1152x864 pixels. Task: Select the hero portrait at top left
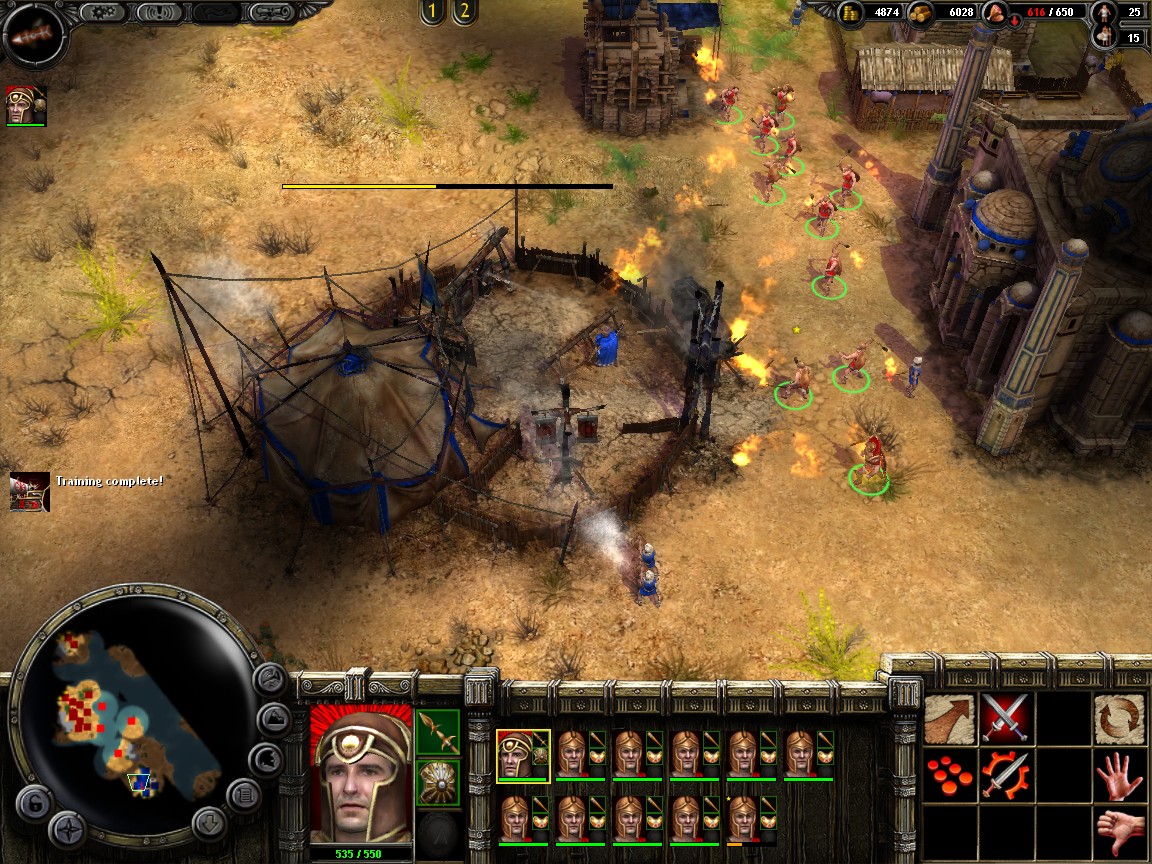[26, 105]
